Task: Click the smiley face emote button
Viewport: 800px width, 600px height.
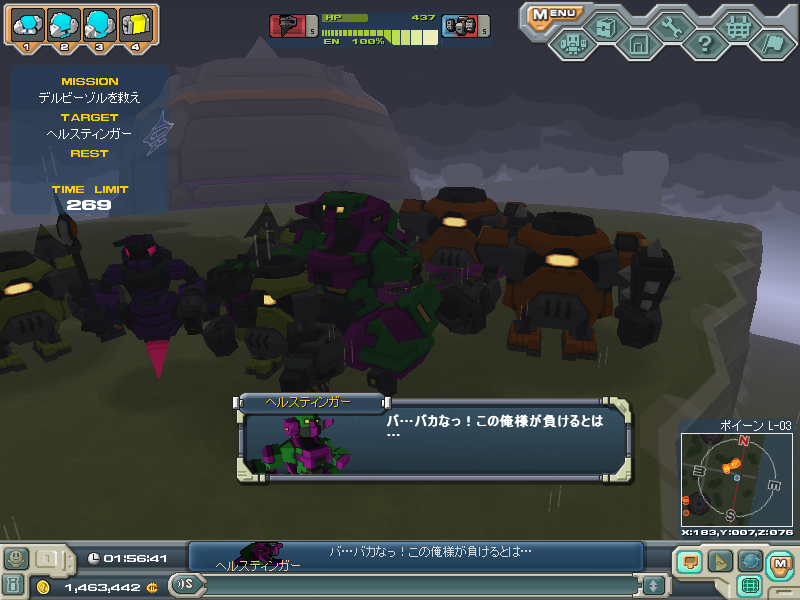Action: click(16, 559)
